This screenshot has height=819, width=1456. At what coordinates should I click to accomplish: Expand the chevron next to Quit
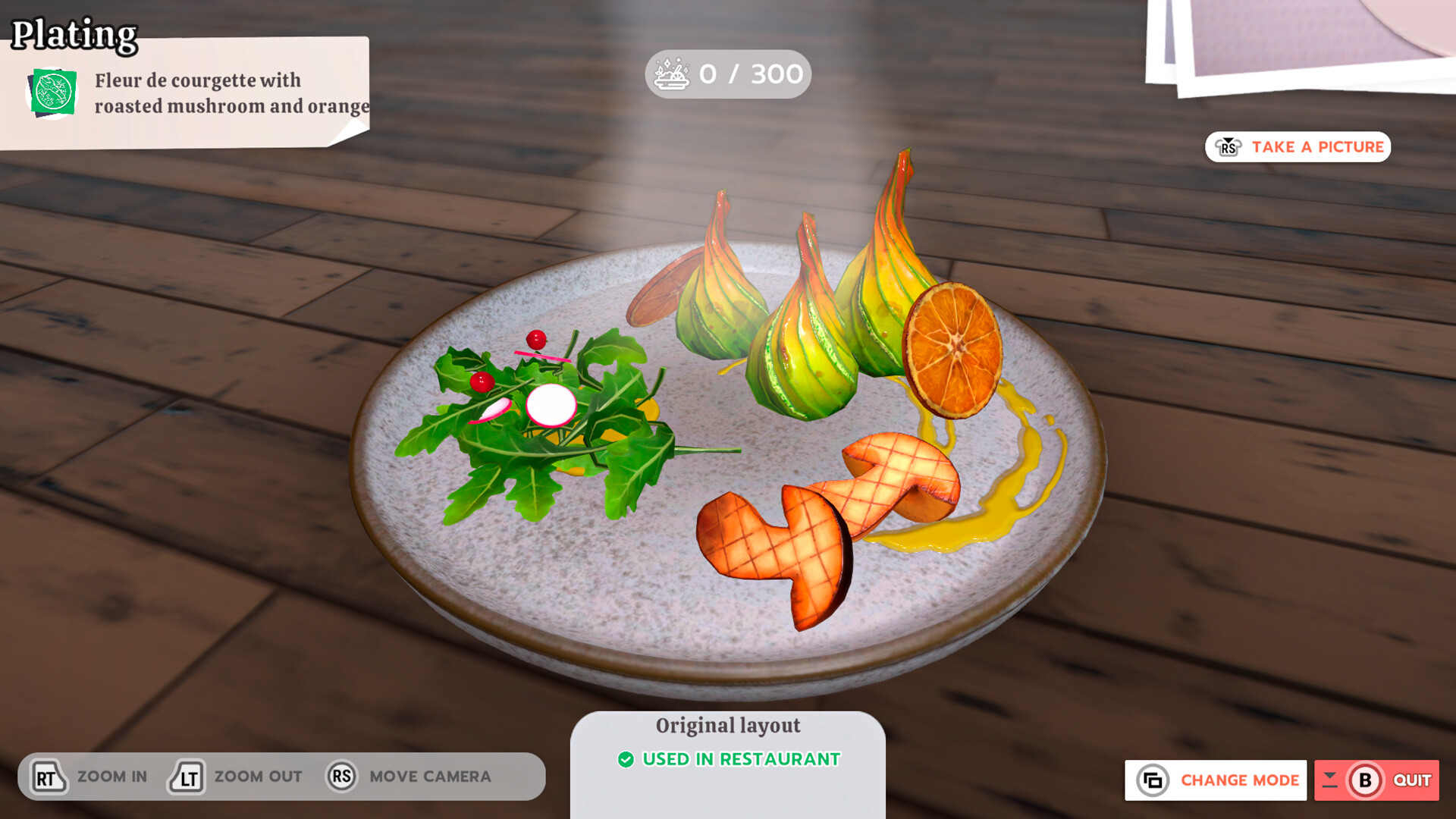click(1329, 780)
